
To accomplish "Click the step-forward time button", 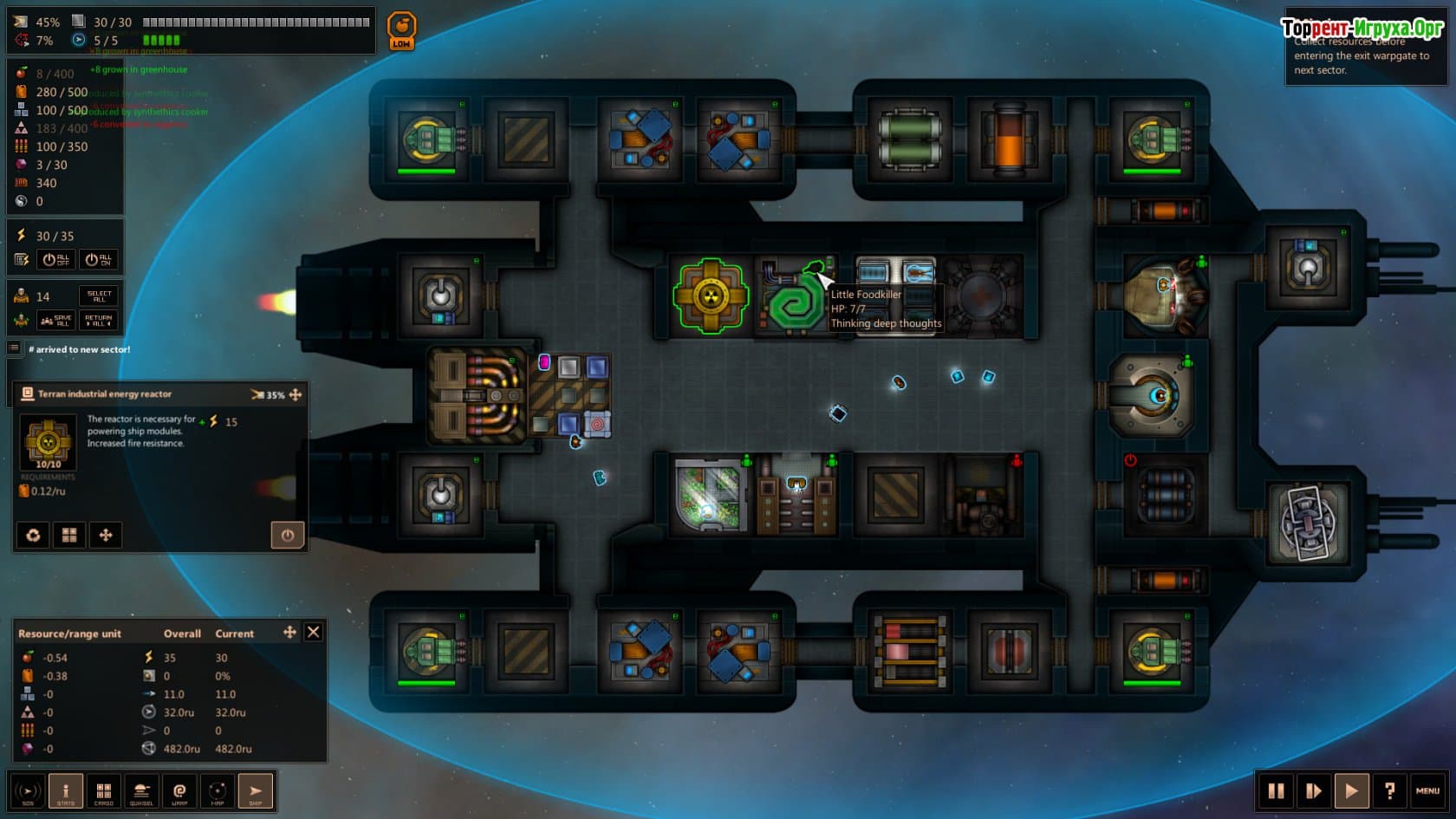I will [1313, 790].
